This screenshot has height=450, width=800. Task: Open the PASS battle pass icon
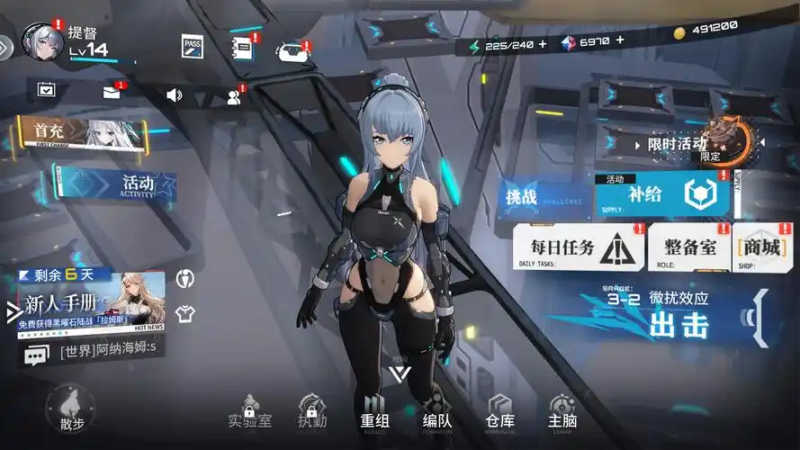coord(193,46)
